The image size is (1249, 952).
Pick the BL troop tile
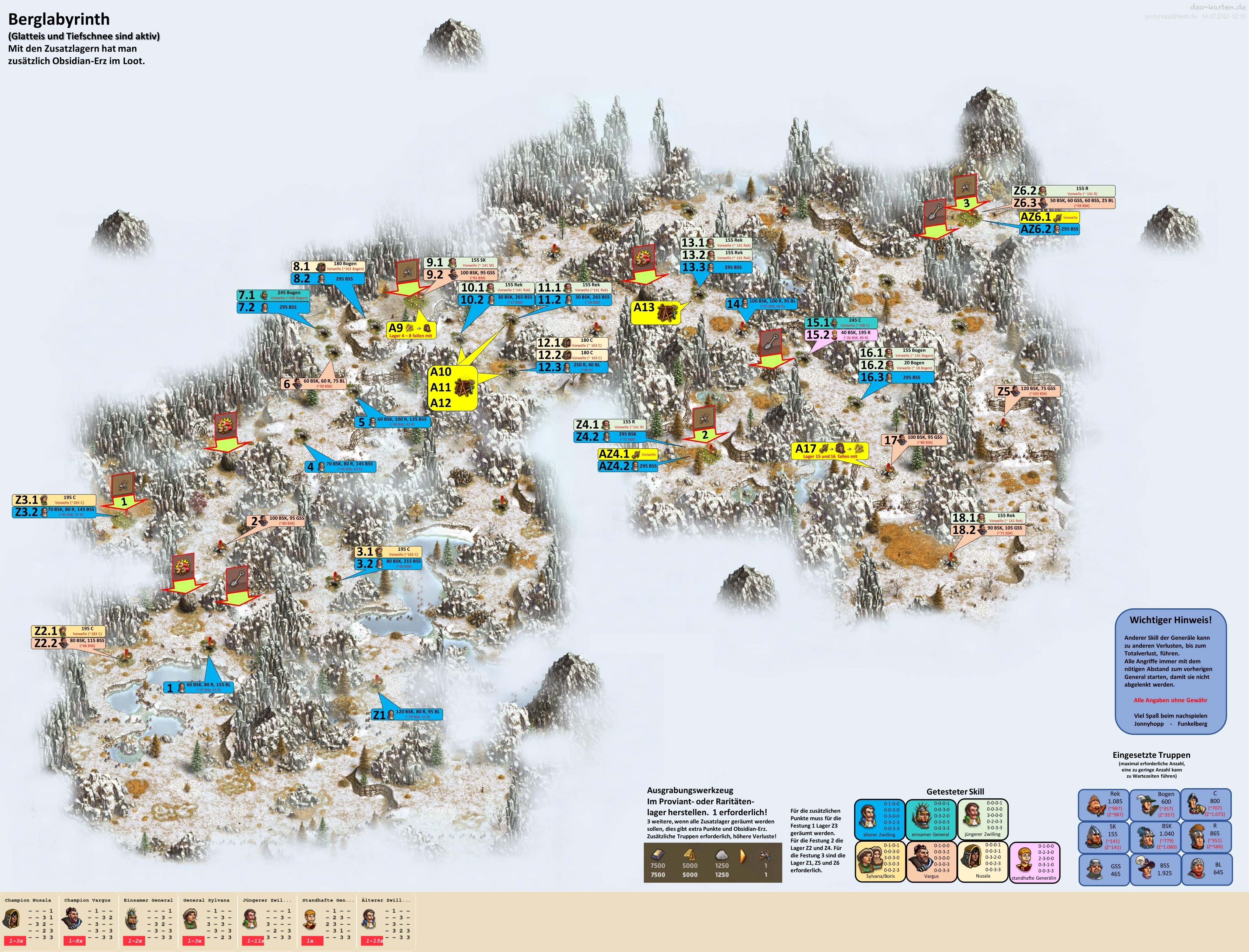click(1206, 869)
